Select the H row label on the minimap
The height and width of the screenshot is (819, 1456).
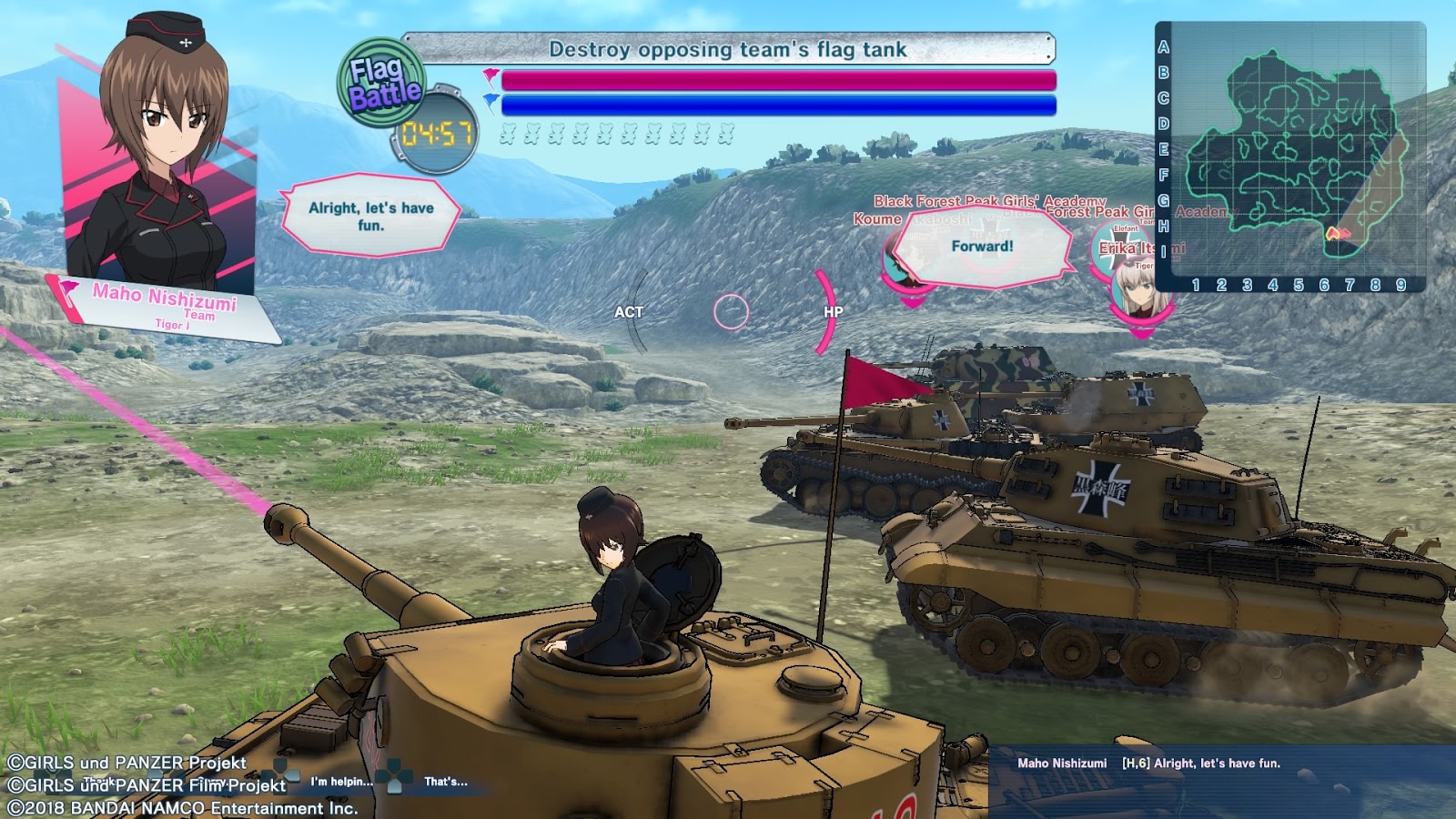coord(1163,225)
